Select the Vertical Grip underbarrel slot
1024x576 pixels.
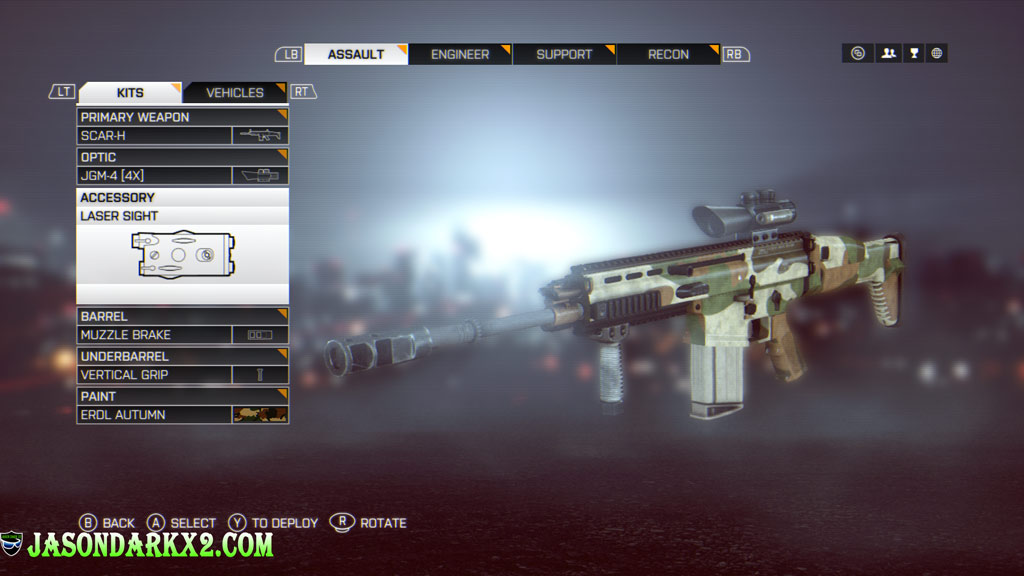[182, 375]
